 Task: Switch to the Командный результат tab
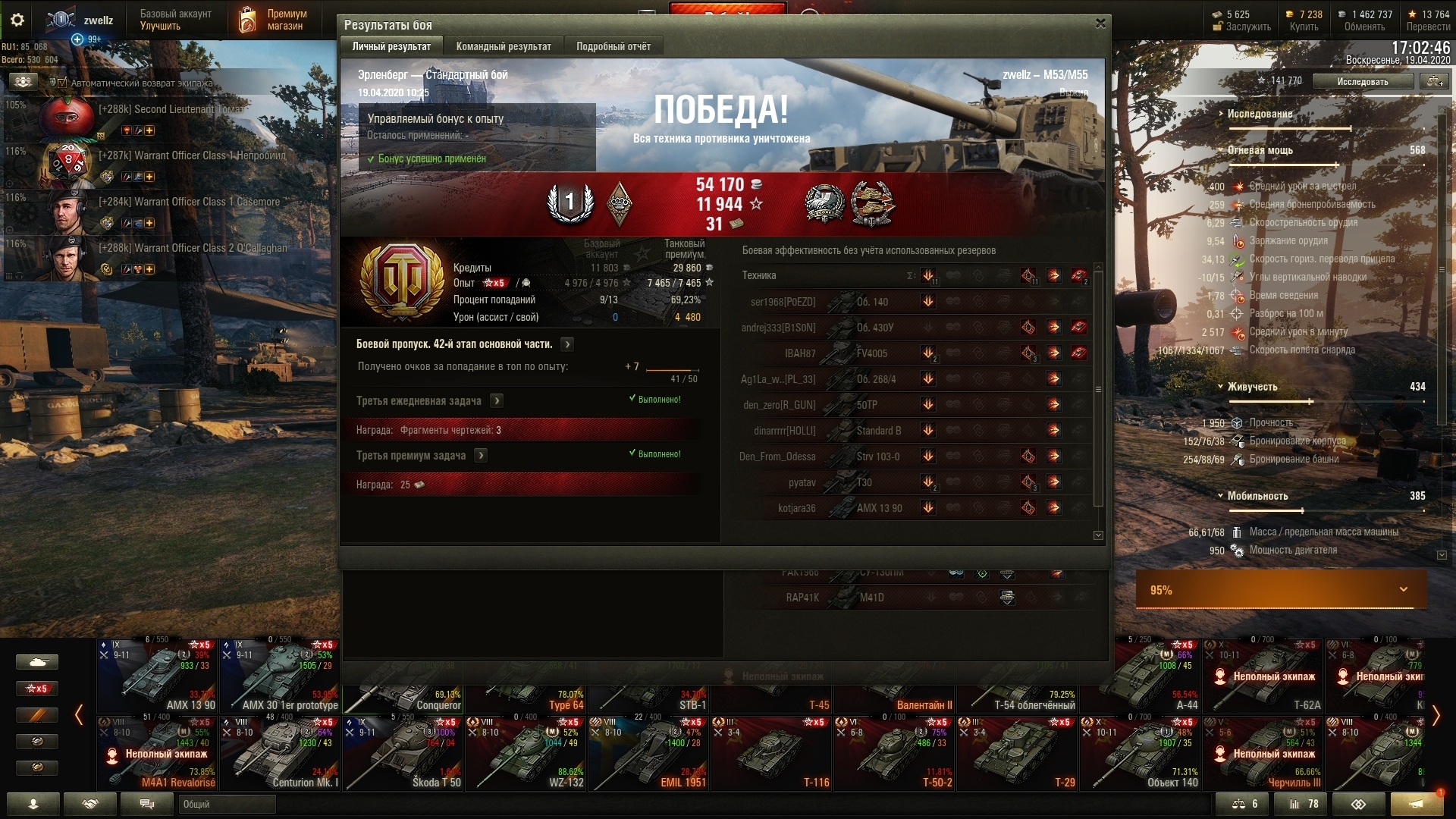(x=504, y=46)
